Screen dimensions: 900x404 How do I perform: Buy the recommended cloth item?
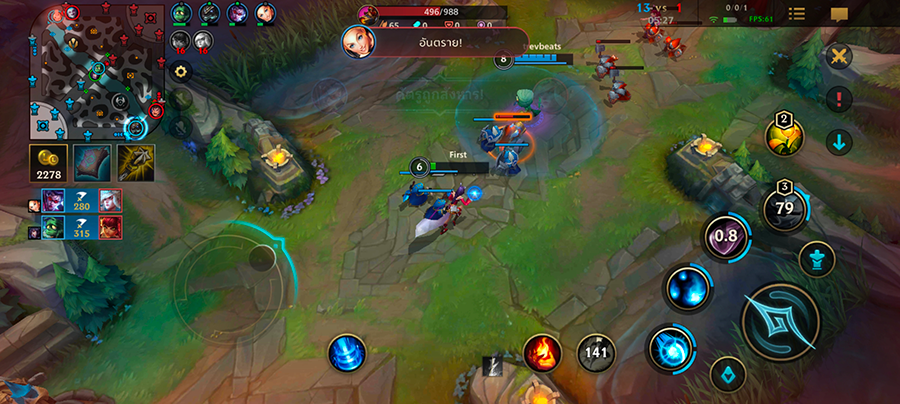pos(92,162)
